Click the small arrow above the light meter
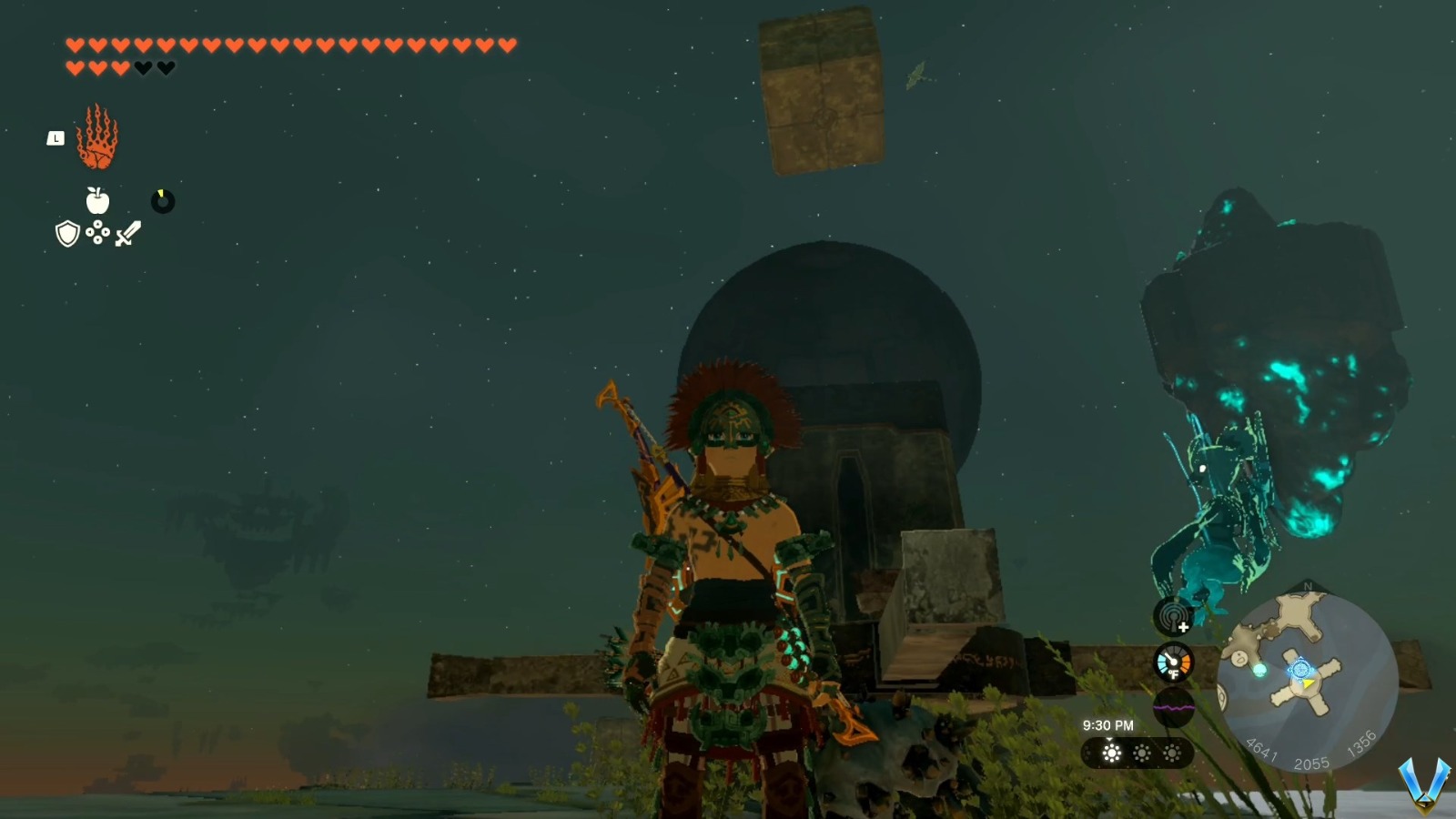This screenshot has height=819, width=1456. click(1109, 739)
